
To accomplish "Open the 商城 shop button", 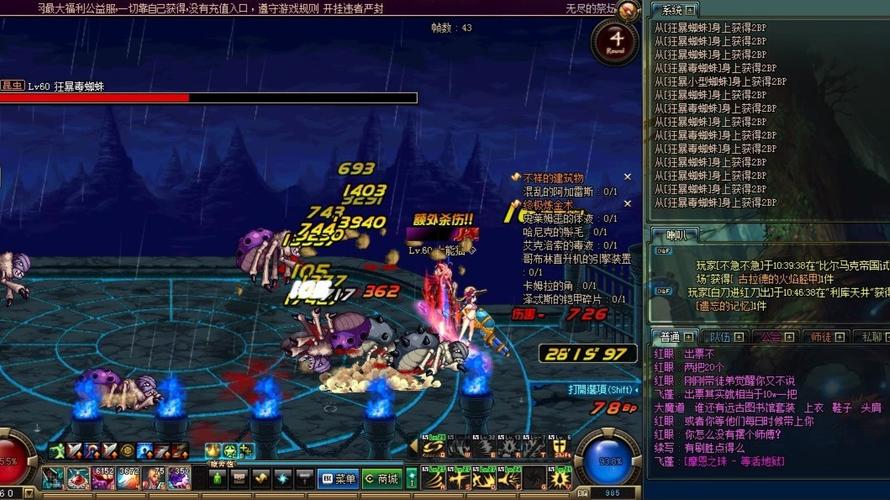I will 381,478.
